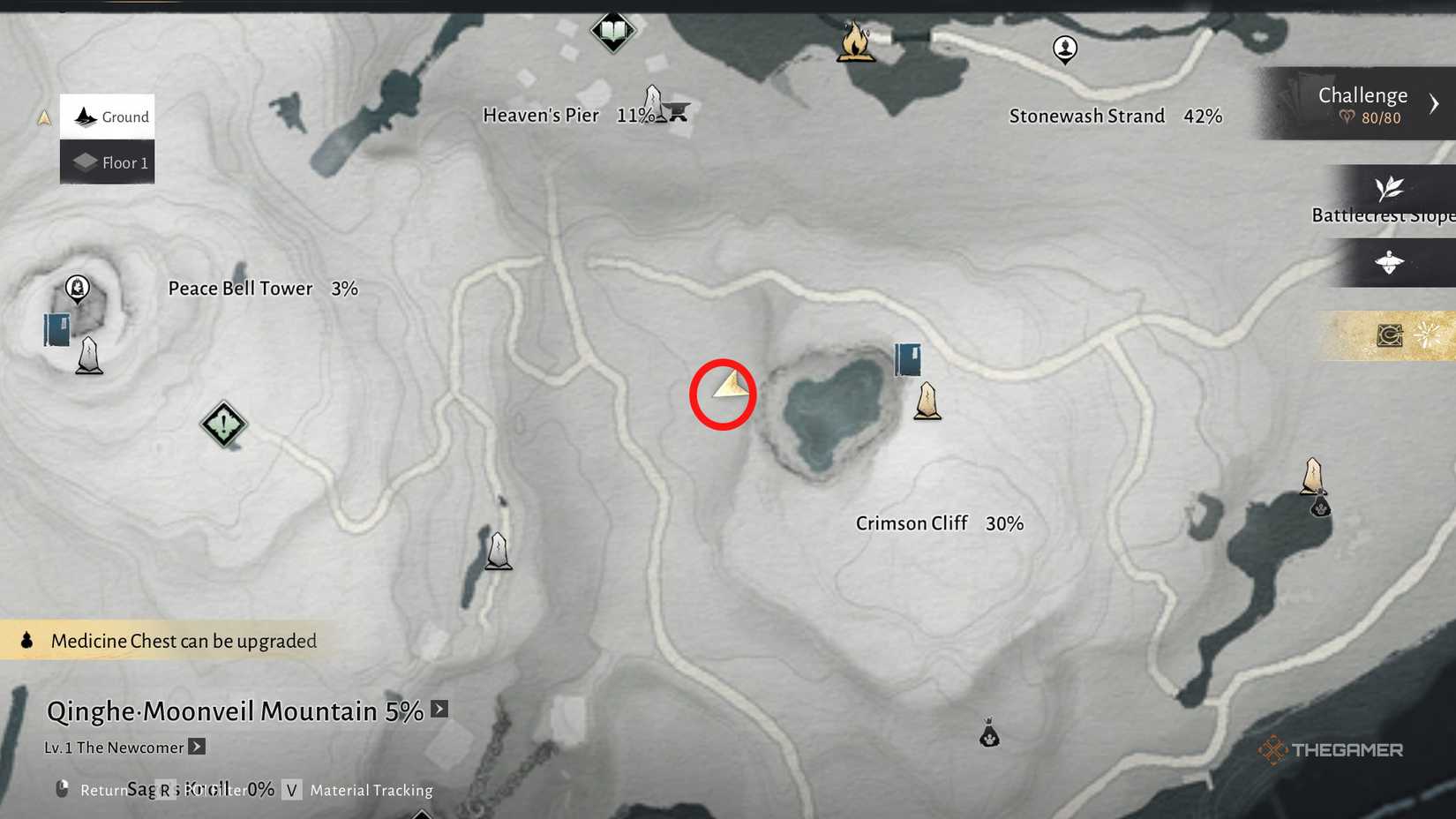The width and height of the screenshot is (1456, 819).
Task: Select the viewpoint person icon near Stonewash Strand
Action: pos(1064,50)
